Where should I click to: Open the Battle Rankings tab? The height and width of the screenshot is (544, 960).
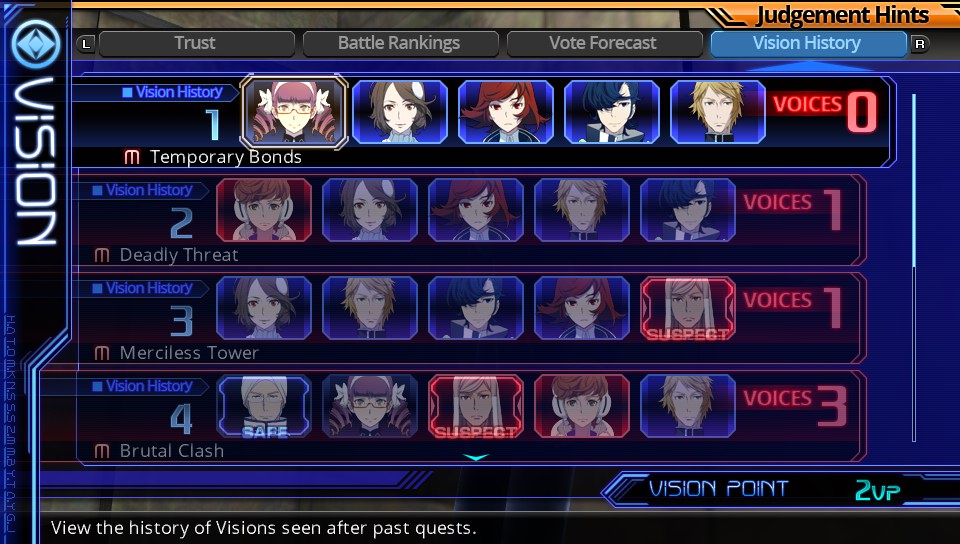click(399, 43)
